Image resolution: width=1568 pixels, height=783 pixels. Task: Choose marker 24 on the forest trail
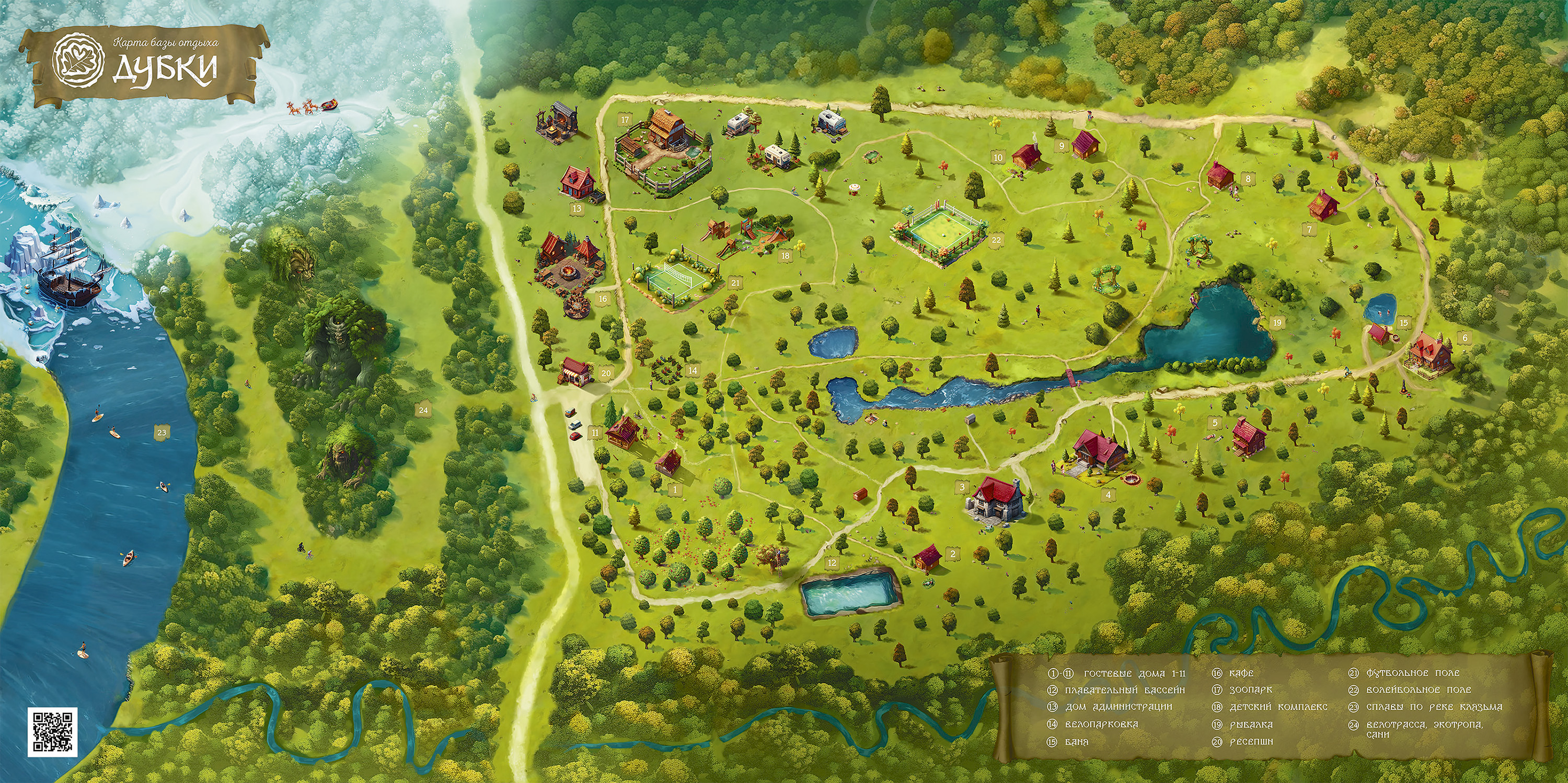pos(424,410)
